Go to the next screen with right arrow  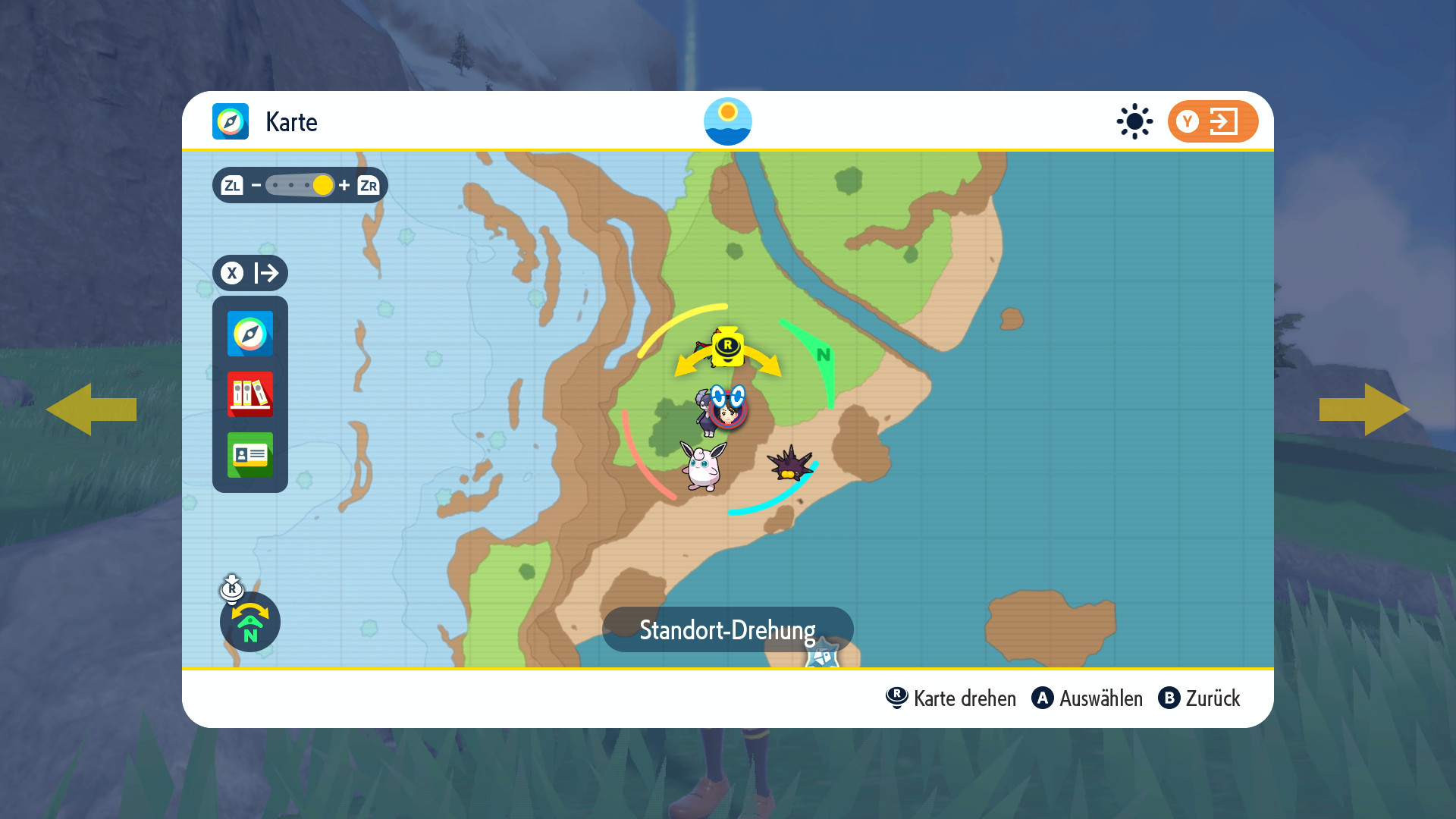pos(1364,409)
